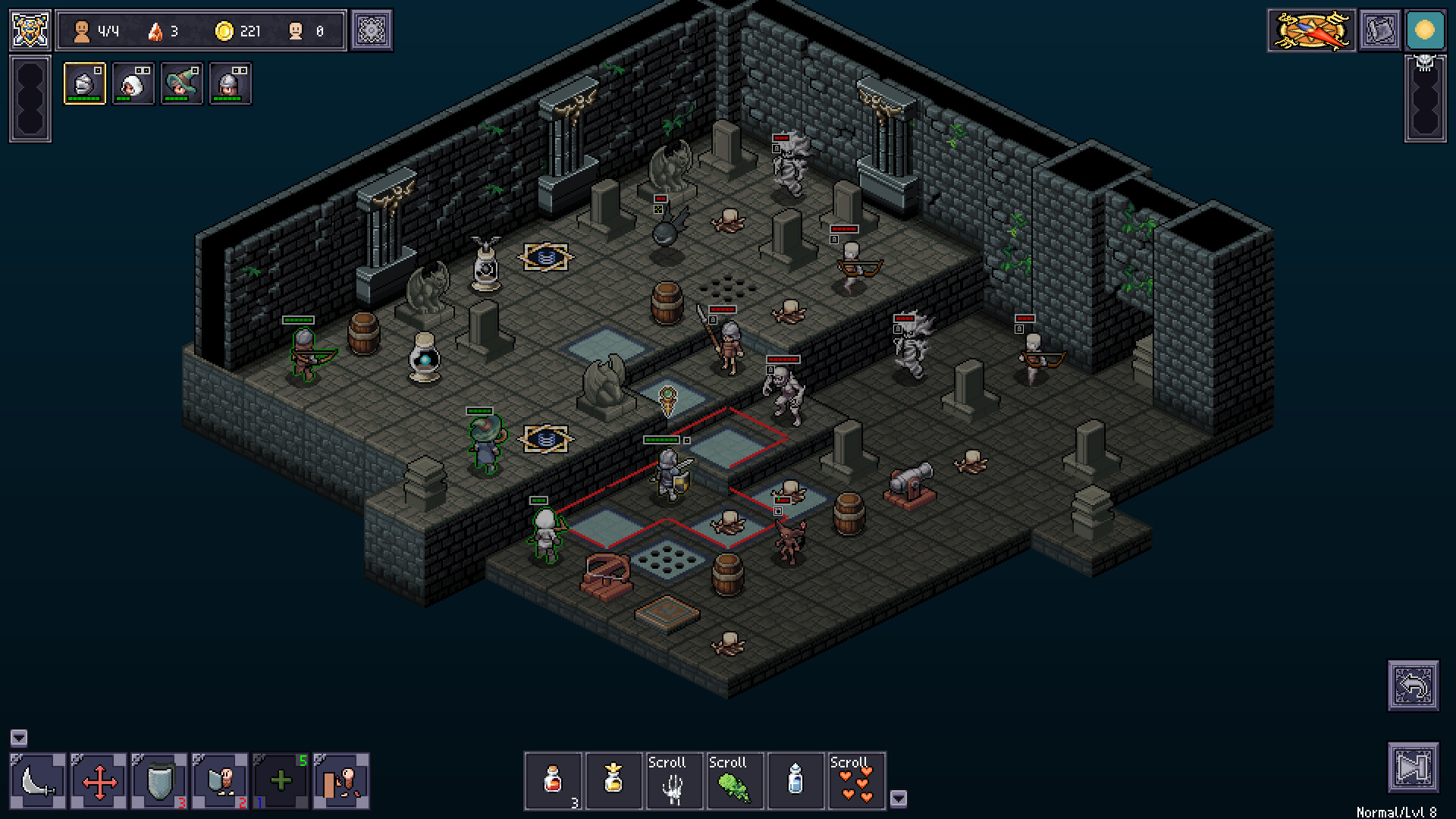Use the blue vial item
This screenshot has height=819, width=1456.
(795, 781)
